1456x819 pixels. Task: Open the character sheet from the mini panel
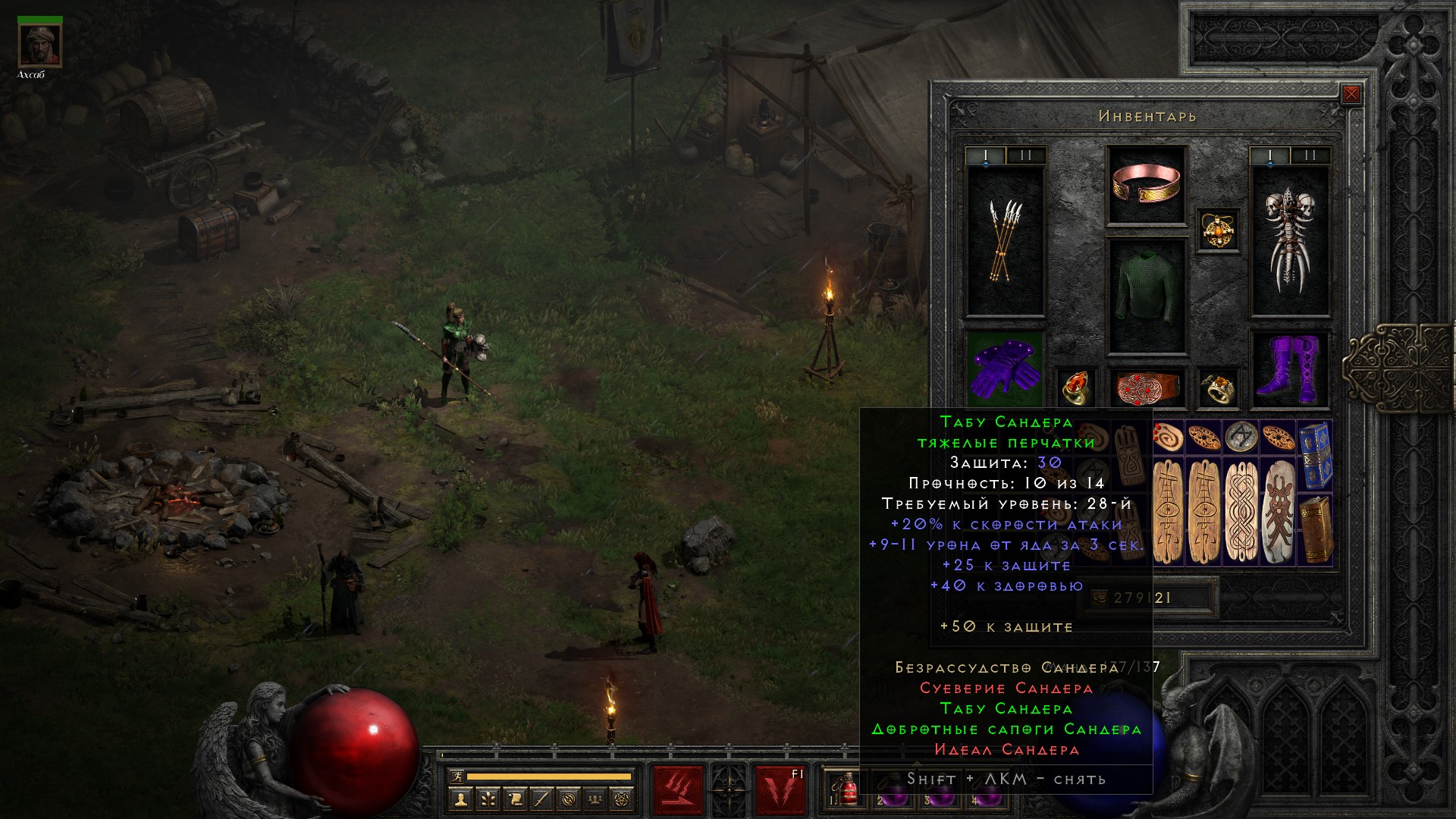point(460,799)
